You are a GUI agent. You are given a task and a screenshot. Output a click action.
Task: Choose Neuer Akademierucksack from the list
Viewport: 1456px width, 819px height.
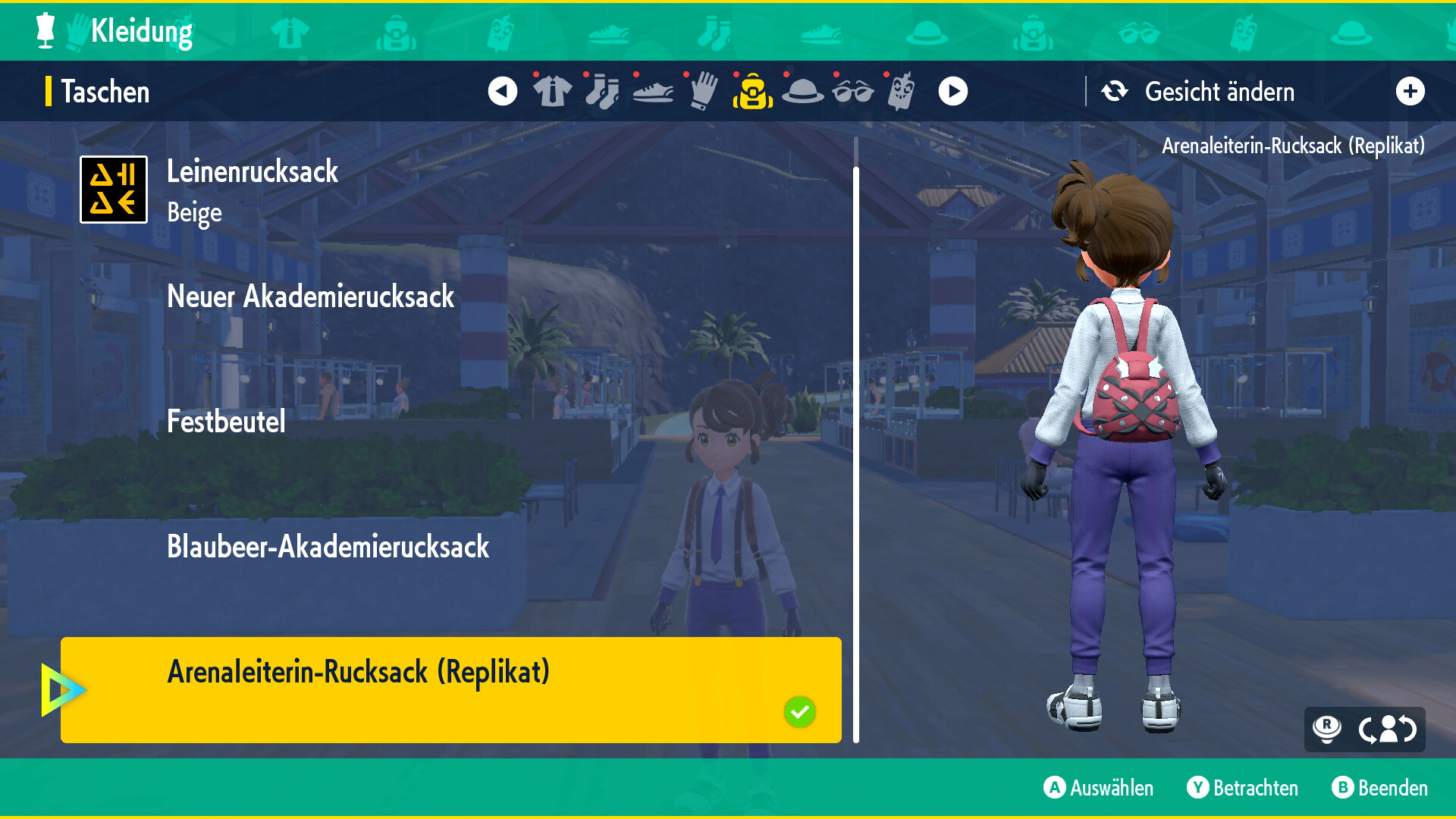tap(310, 297)
